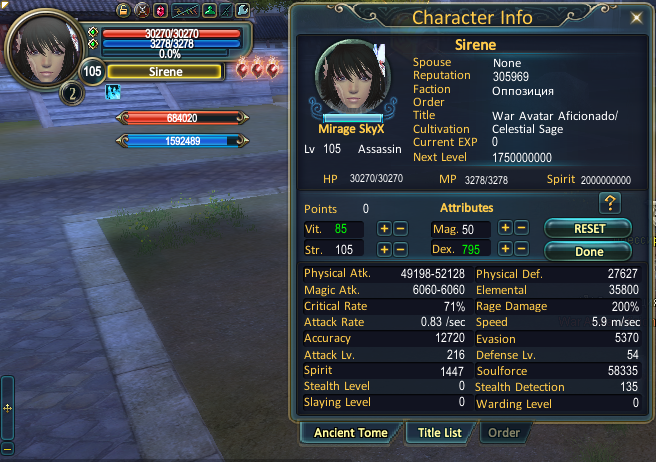This screenshot has height=462, width=656.
Task: Close the Character Info window
Action: point(637,18)
